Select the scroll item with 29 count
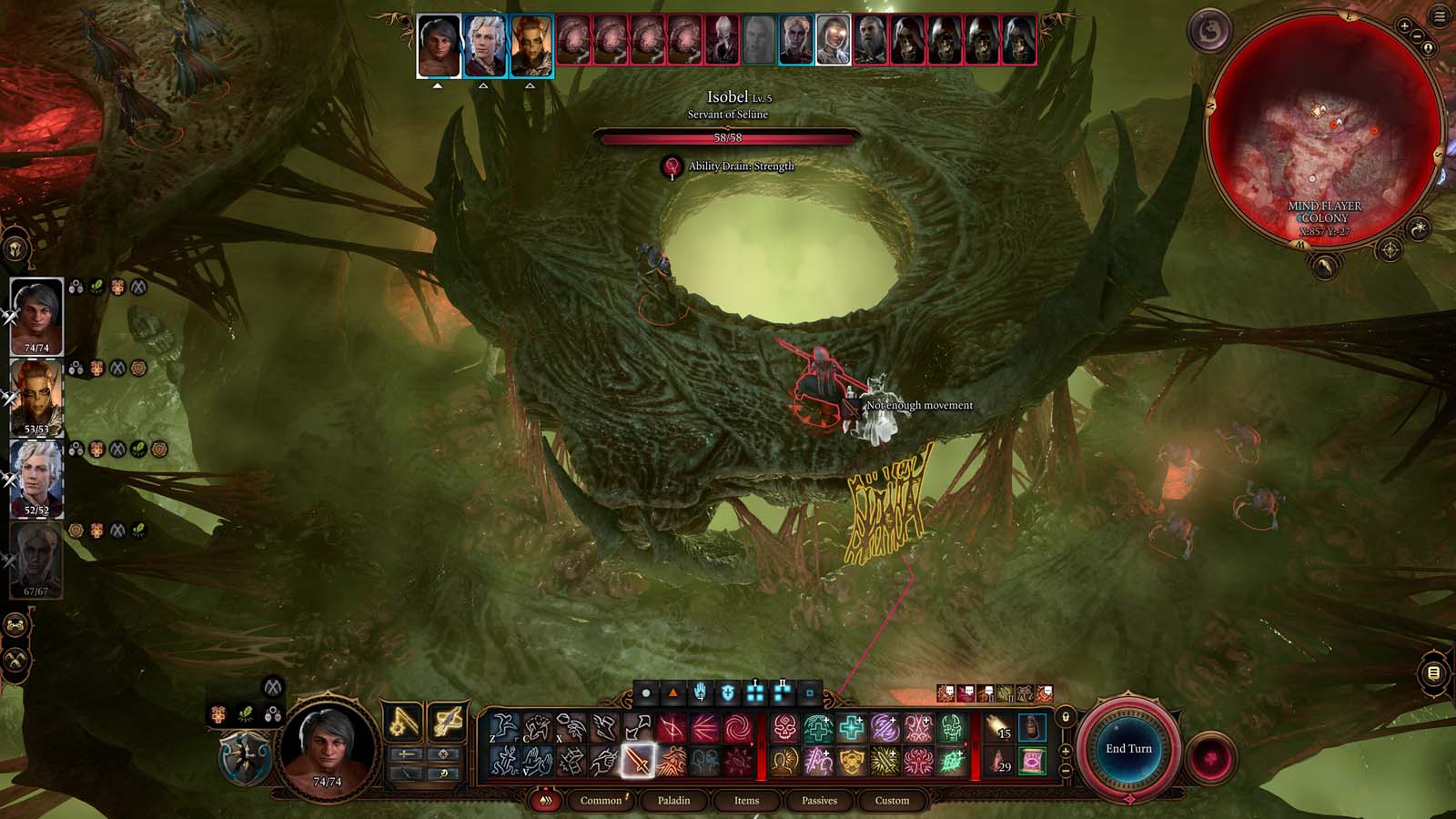 tap(999, 761)
